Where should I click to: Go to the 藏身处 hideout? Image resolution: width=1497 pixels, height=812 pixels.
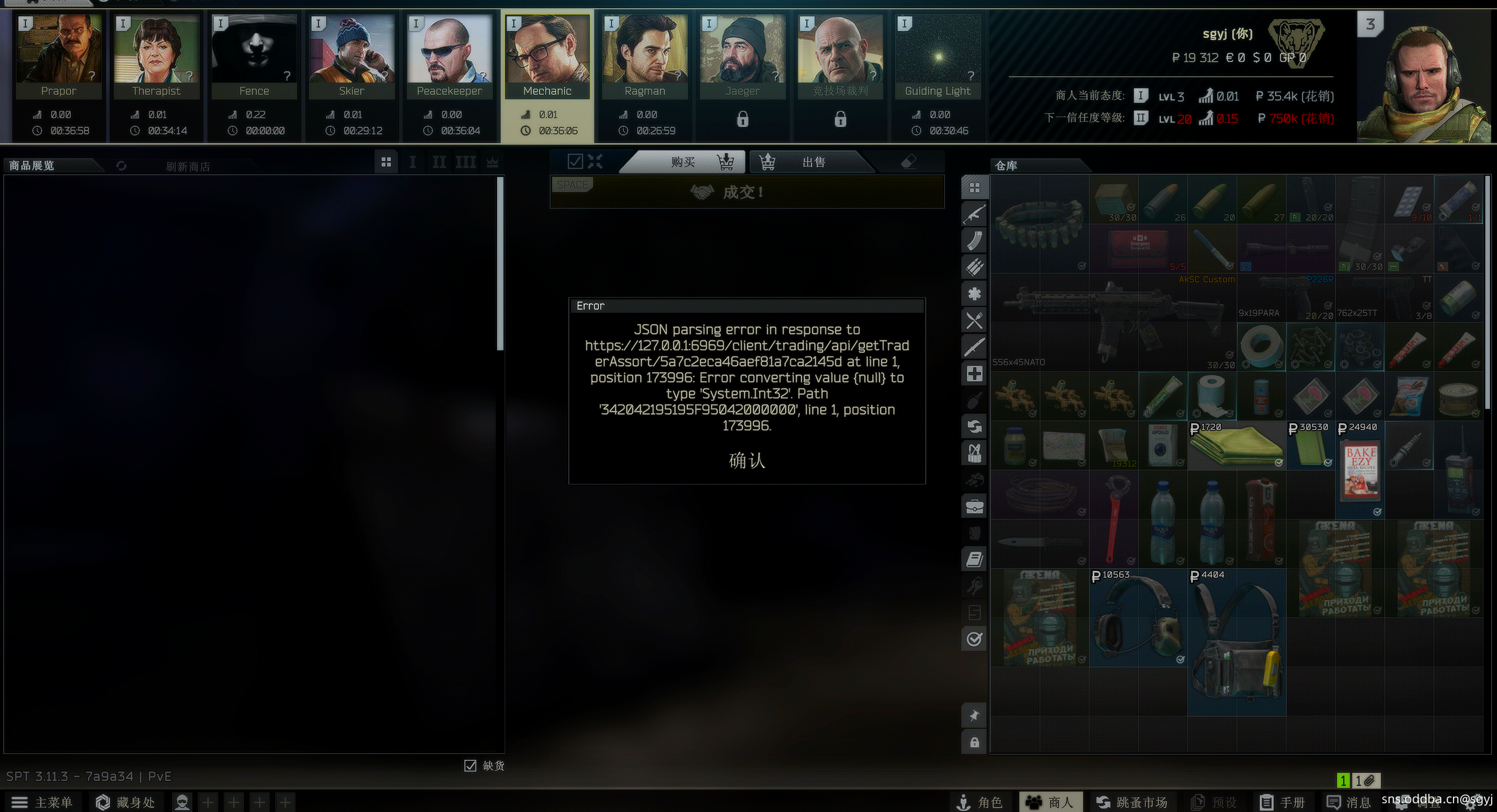[x=125, y=802]
